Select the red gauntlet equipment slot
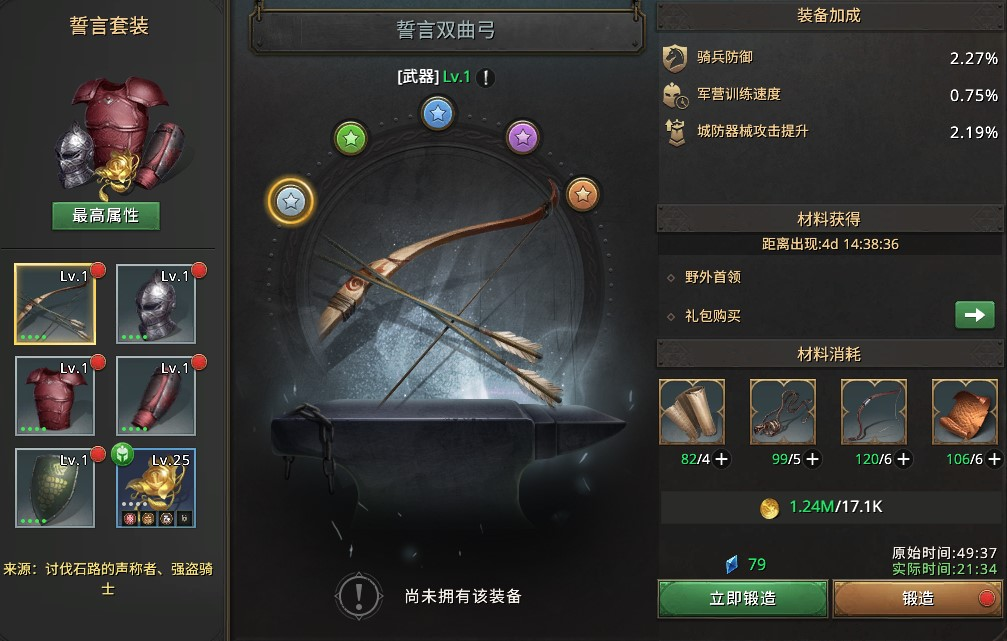The image size is (1007, 641). pyautogui.click(x=156, y=395)
